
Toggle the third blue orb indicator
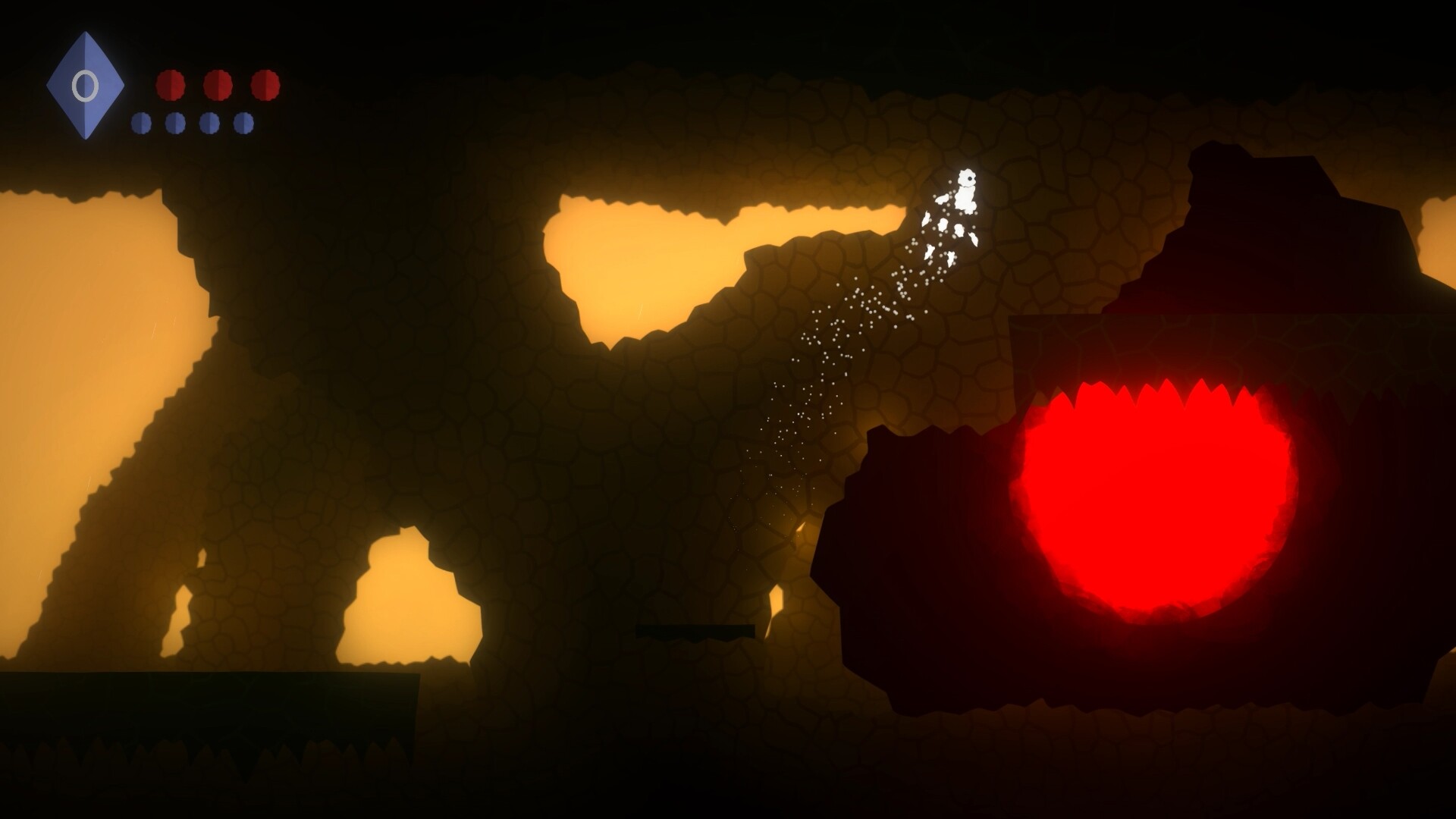pyautogui.click(x=210, y=123)
